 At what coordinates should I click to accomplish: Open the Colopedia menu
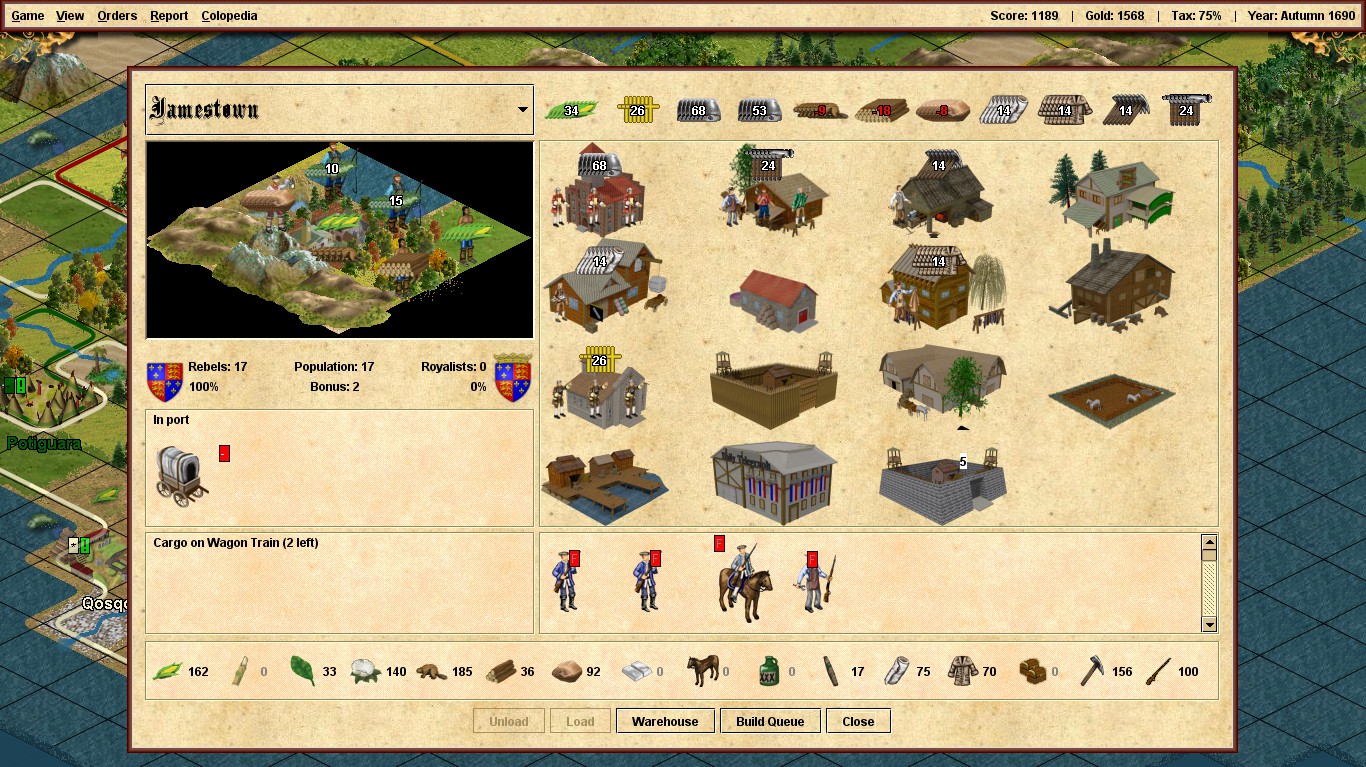click(229, 16)
